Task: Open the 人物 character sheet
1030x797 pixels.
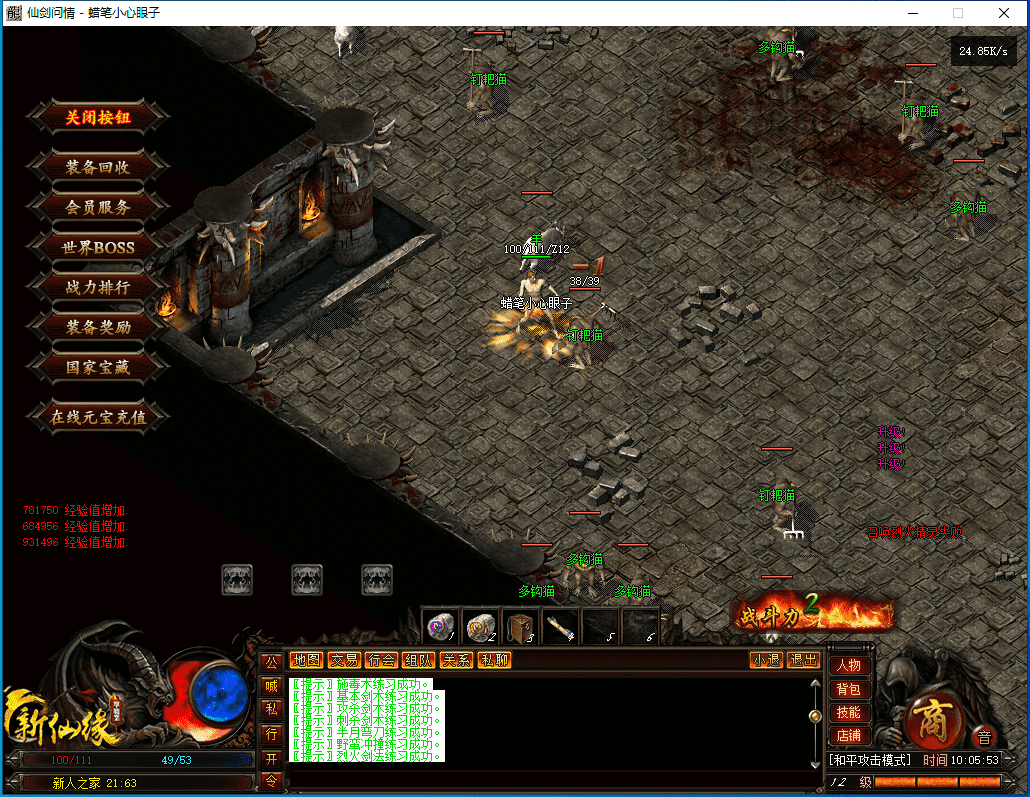Action: click(848, 666)
